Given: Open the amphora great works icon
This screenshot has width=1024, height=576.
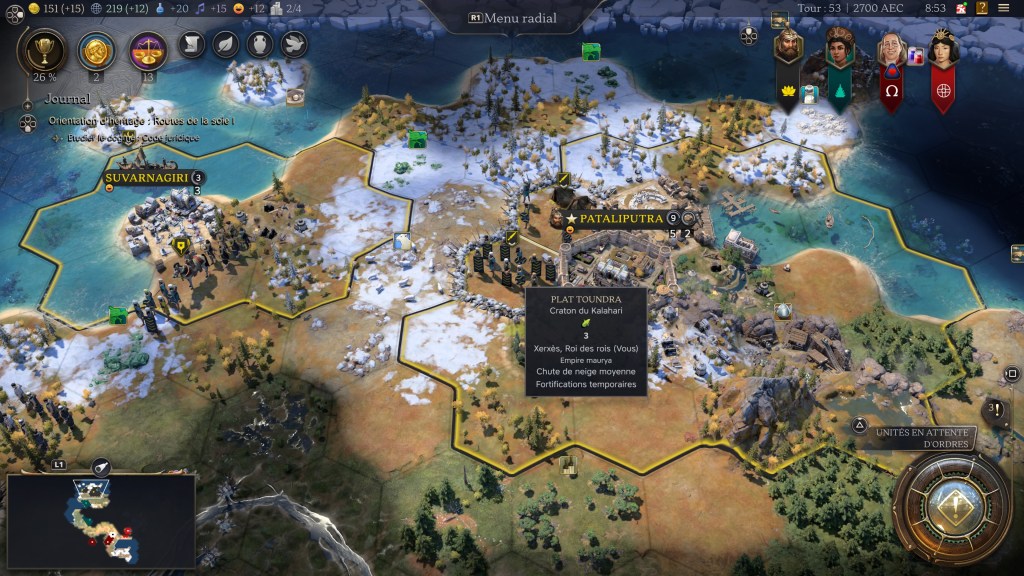Looking at the screenshot, I should pyautogui.click(x=259, y=43).
